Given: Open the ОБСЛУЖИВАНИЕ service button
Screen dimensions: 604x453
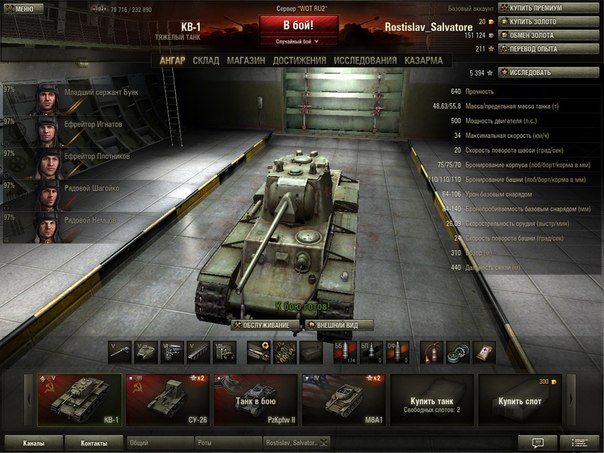Looking at the screenshot, I should pos(265,325).
